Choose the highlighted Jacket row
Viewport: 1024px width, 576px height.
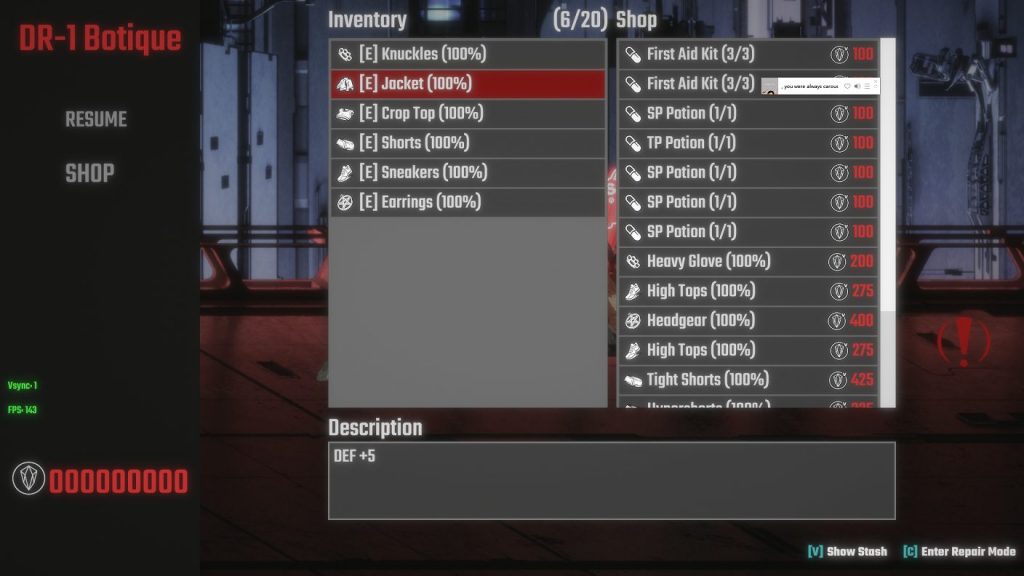click(x=467, y=84)
